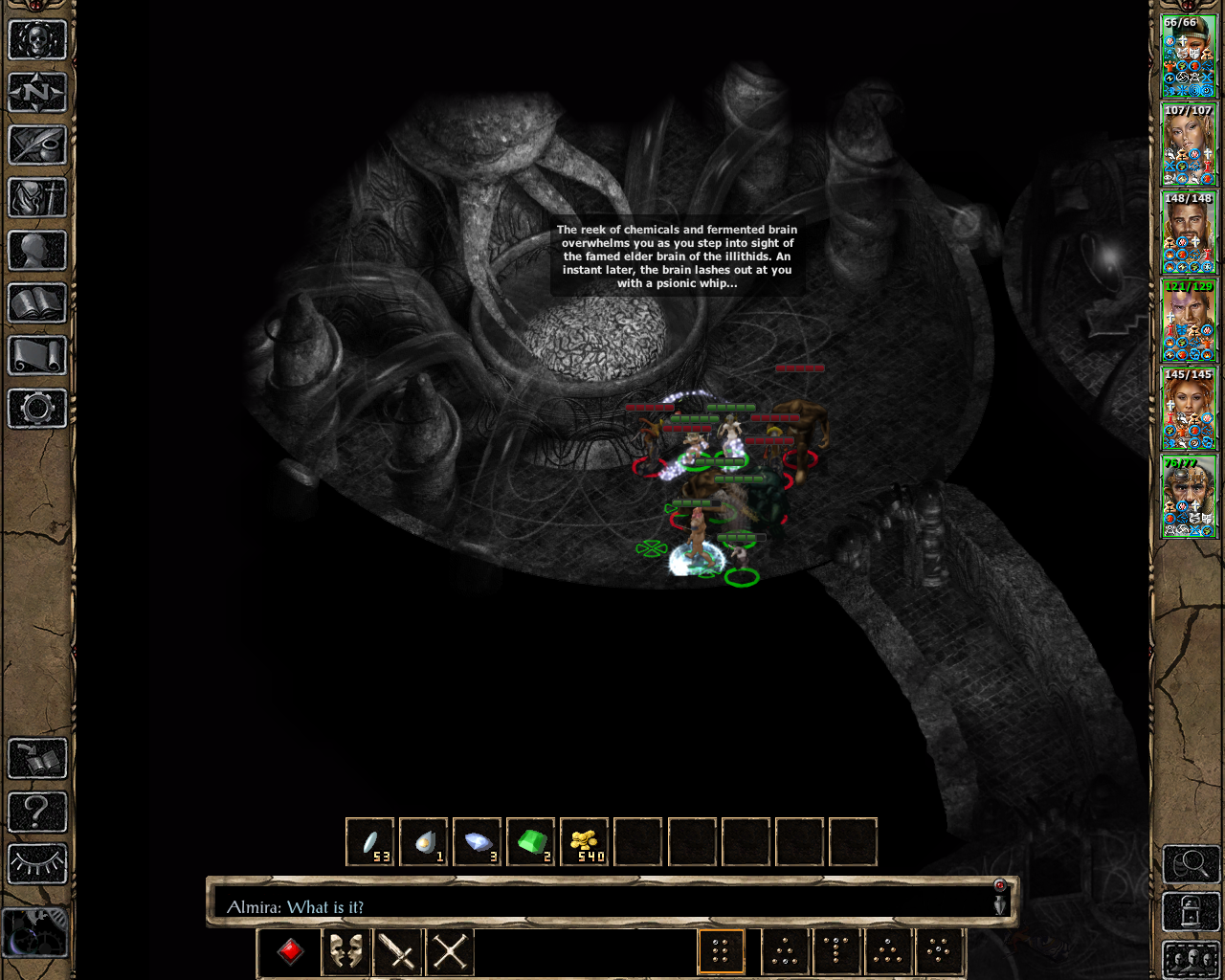Pick up the green emerald stack
Viewport: 1225px width, 980px height.
pyautogui.click(x=531, y=842)
